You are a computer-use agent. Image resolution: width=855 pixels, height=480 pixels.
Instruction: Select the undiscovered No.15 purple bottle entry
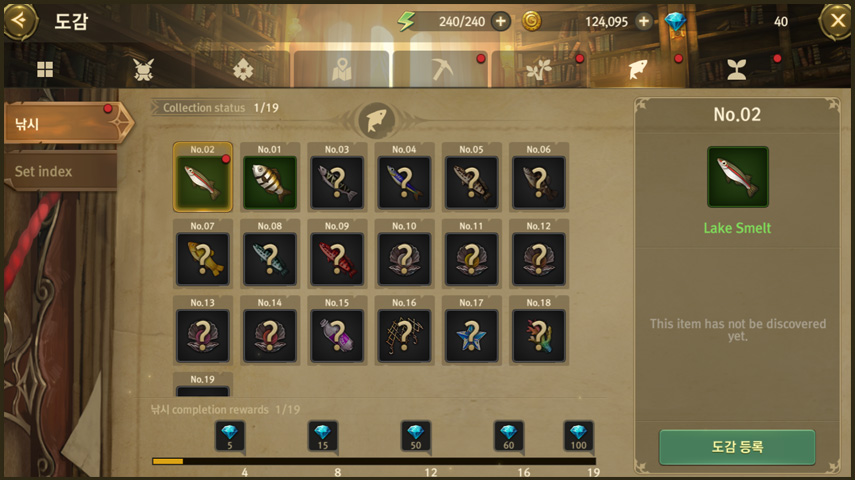pos(337,335)
